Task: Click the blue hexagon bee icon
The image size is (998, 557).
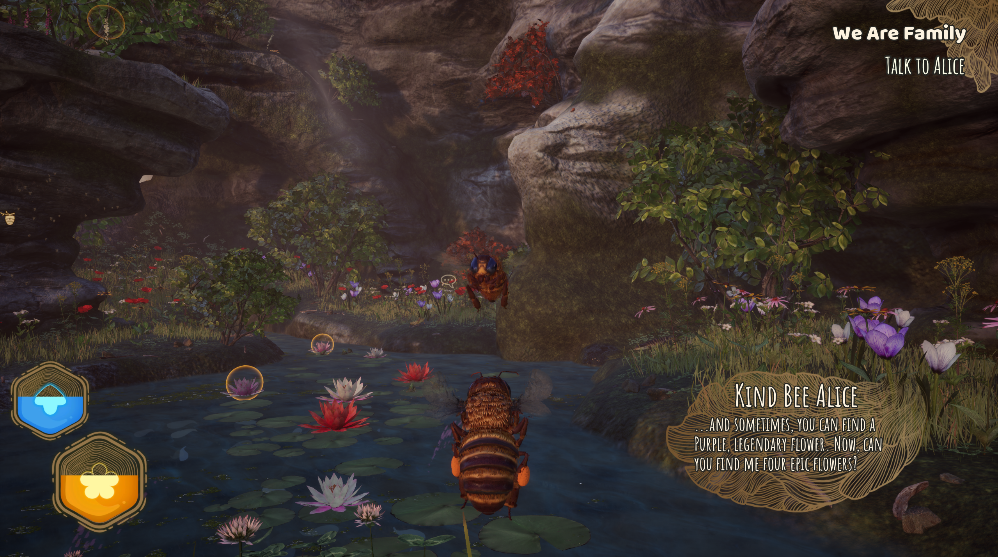Action: (x=49, y=402)
